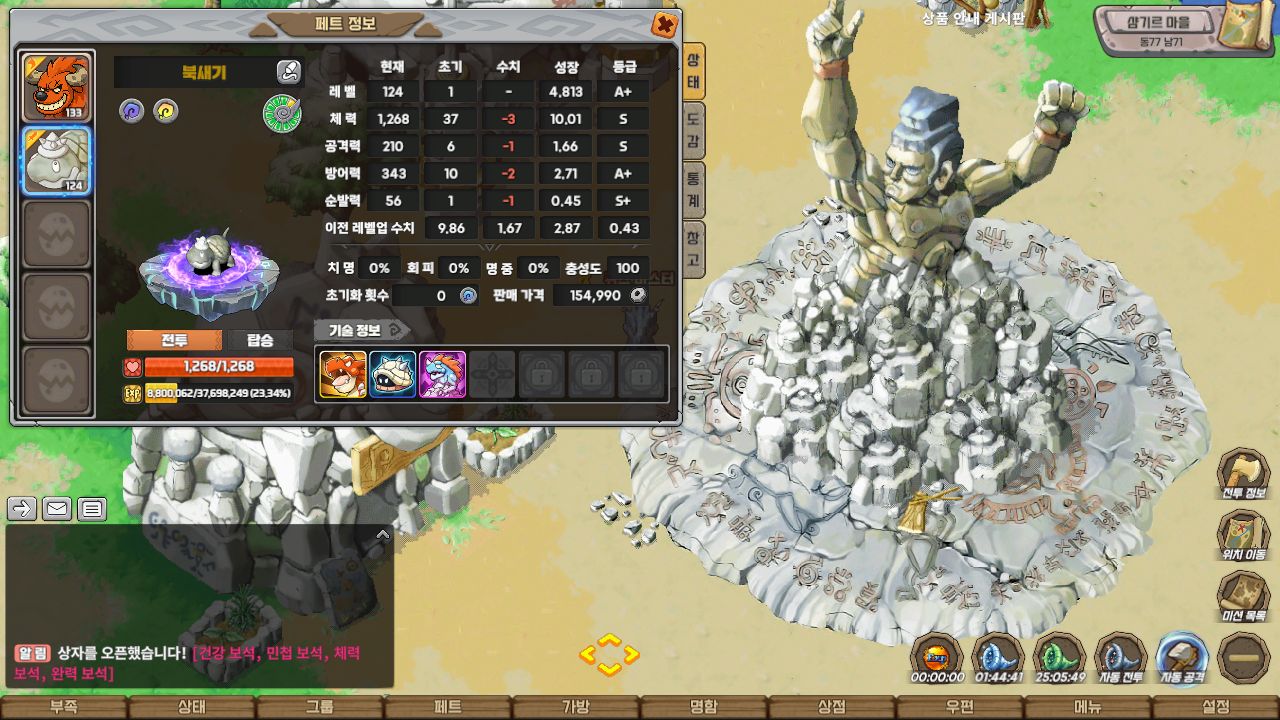Select the orange dinosaur skill icon
1280x720 pixels.
343,374
